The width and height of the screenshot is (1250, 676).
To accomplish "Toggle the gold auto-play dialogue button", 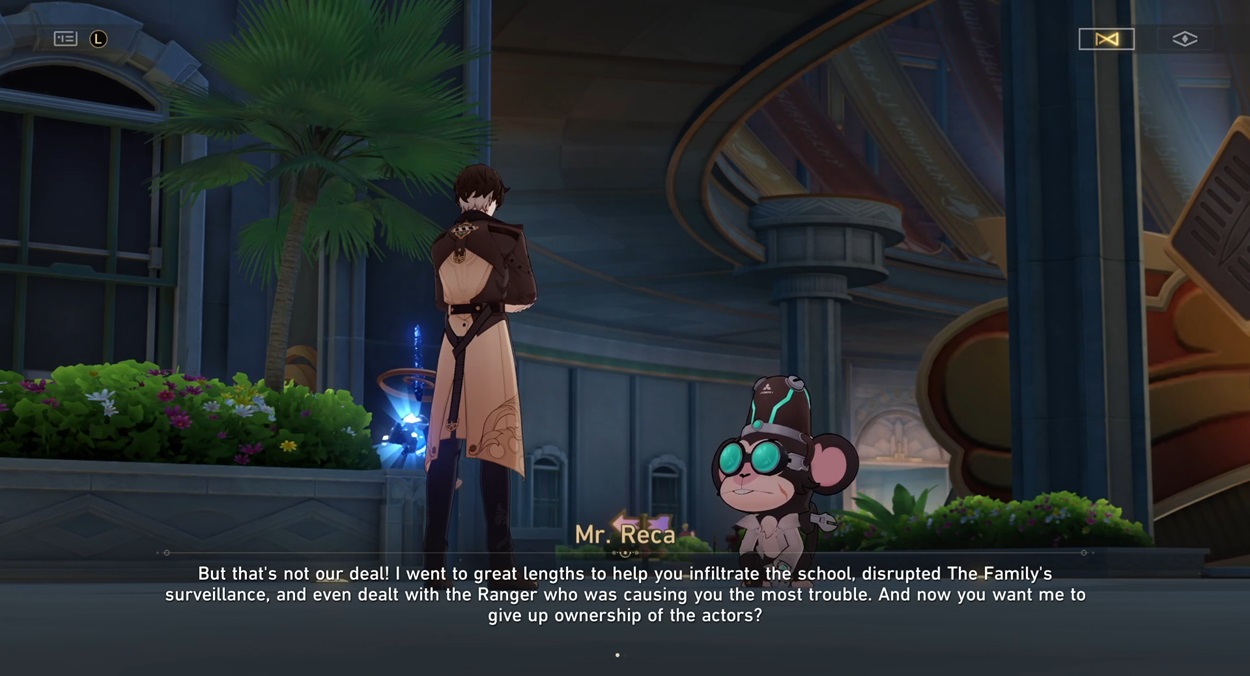I will pyautogui.click(x=1106, y=39).
